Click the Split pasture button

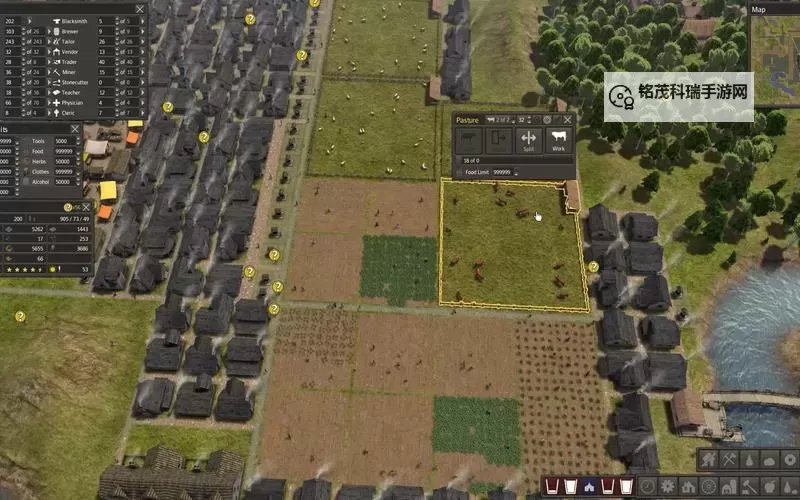pos(527,140)
